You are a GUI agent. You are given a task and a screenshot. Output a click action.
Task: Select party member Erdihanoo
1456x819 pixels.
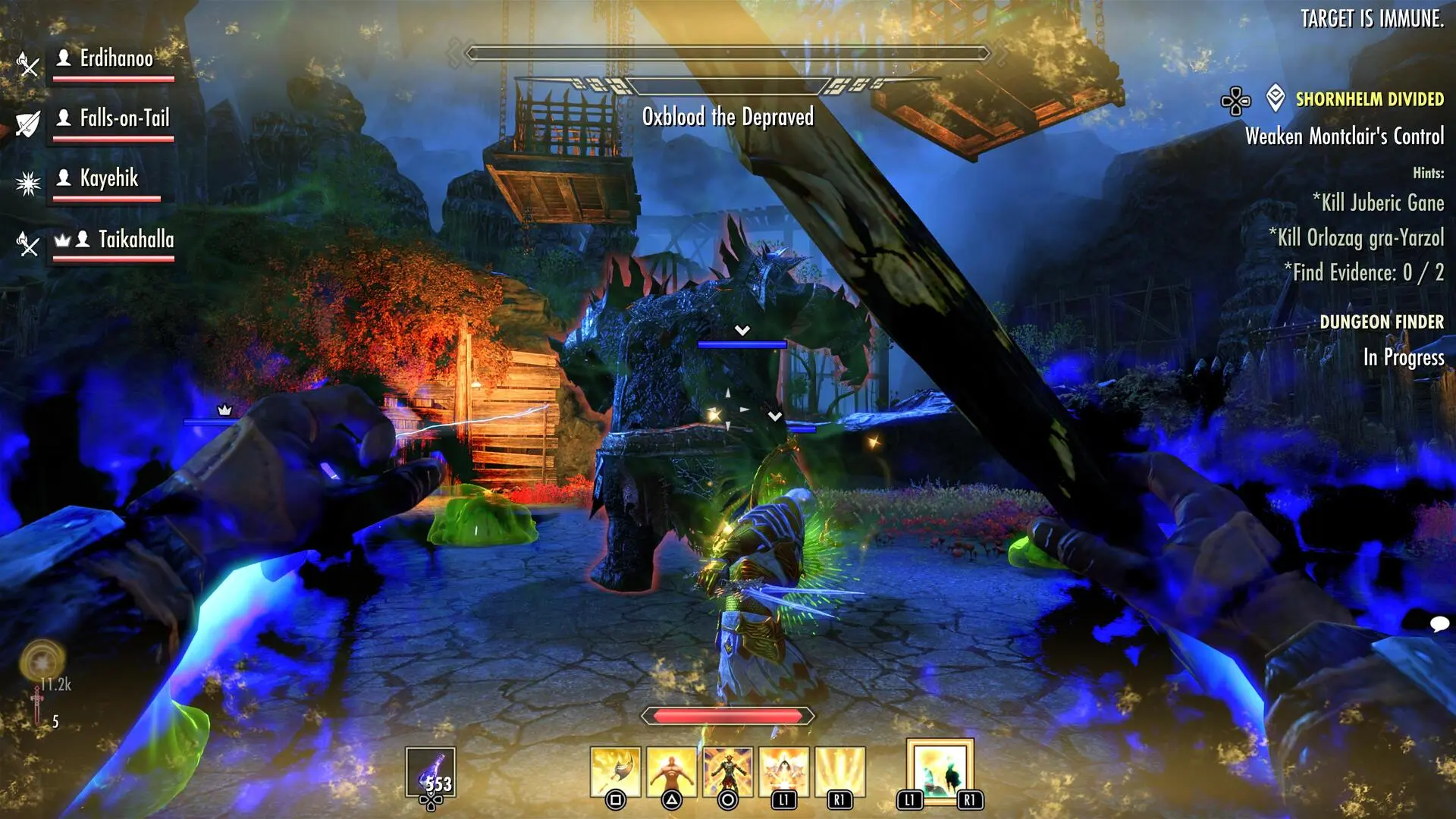tap(116, 58)
